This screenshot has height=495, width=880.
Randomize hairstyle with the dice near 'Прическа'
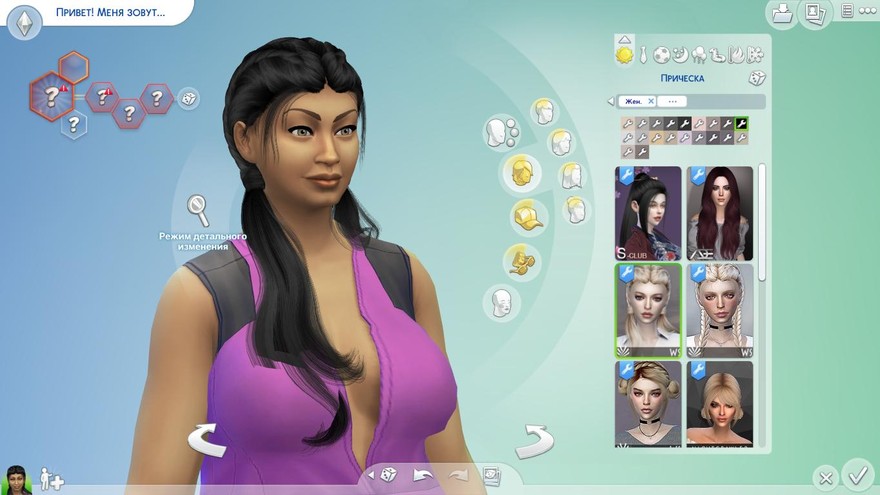(x=757, y=78)
